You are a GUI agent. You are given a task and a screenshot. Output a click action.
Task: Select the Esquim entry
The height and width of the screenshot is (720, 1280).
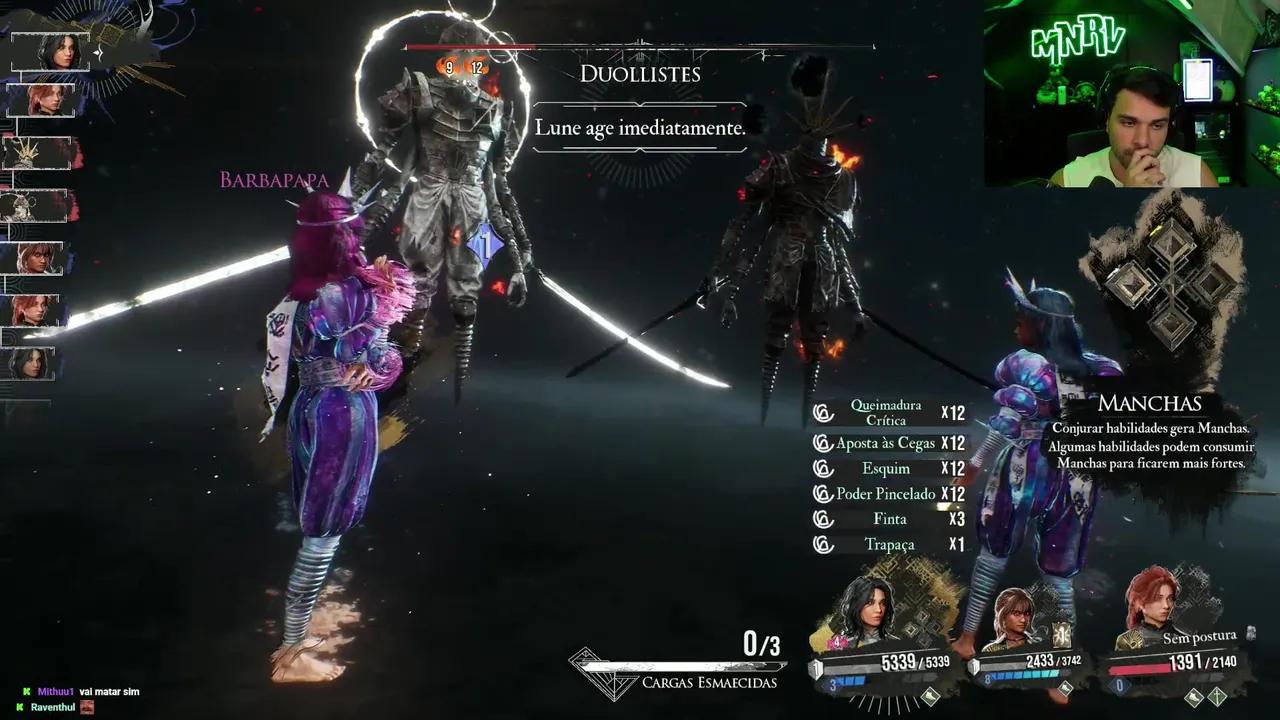pyautogui.click(x=886, y=469)
